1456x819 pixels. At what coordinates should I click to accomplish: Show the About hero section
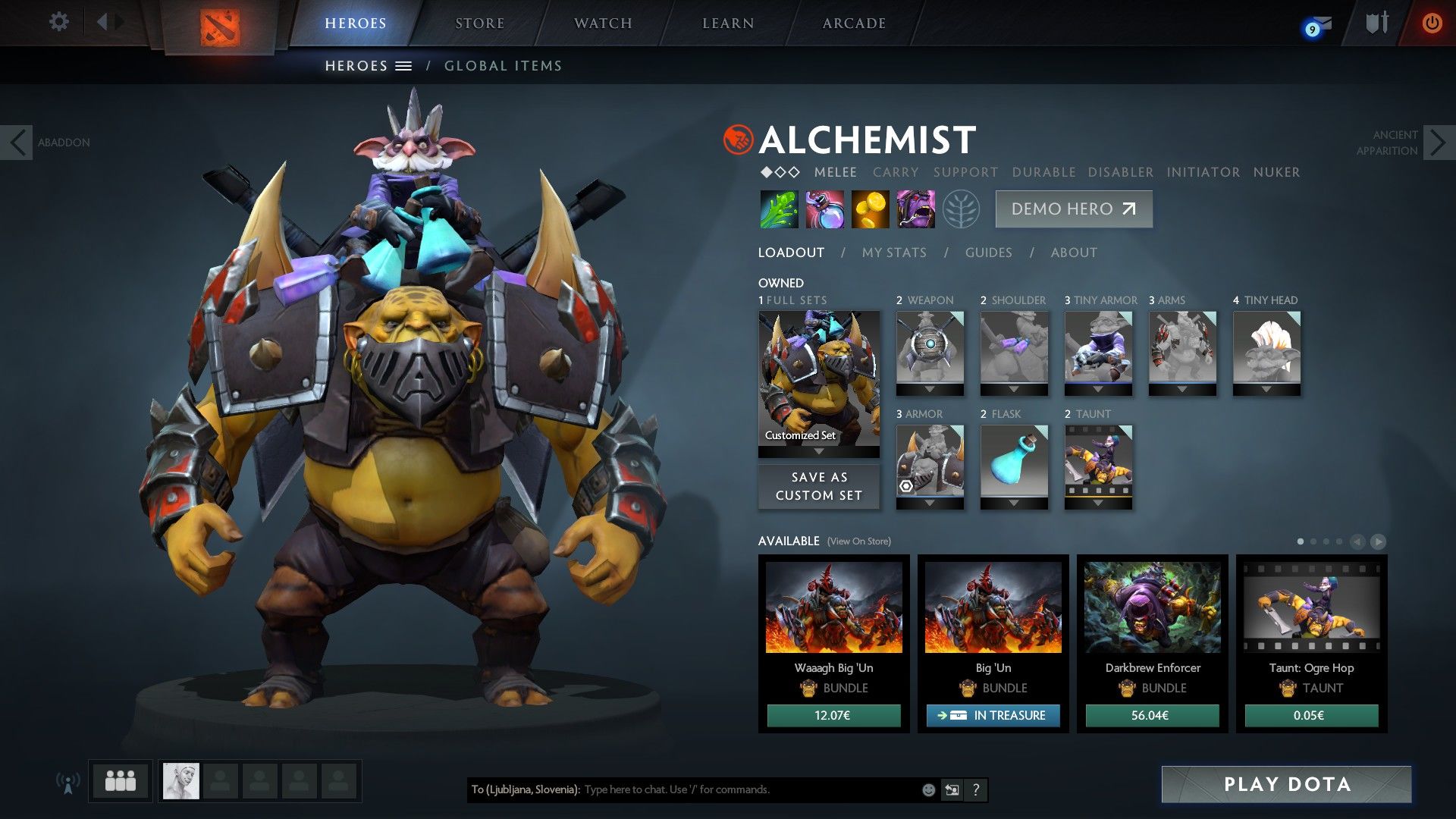click(x=1074, y=253)
